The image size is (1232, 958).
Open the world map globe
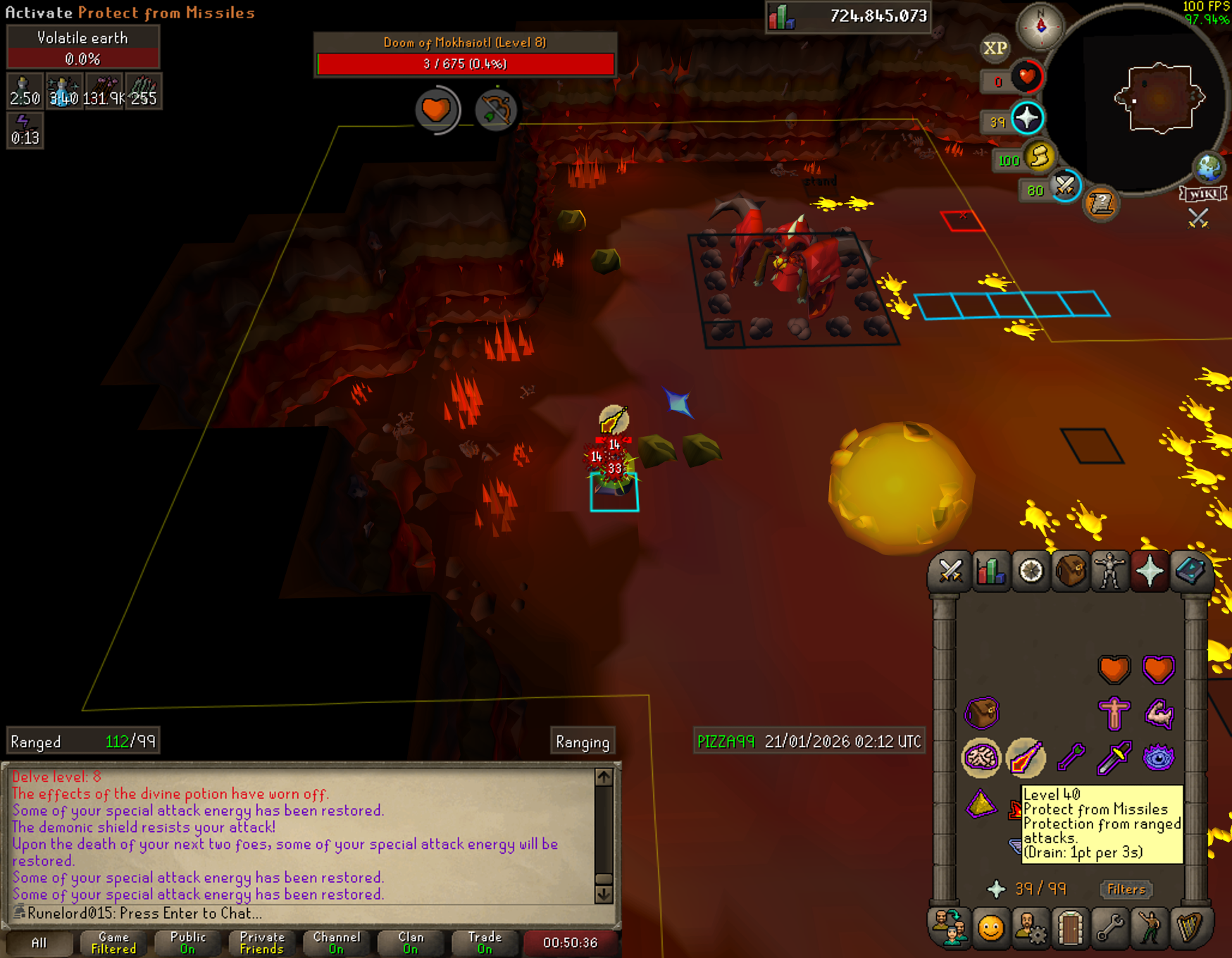point(1209,168)
